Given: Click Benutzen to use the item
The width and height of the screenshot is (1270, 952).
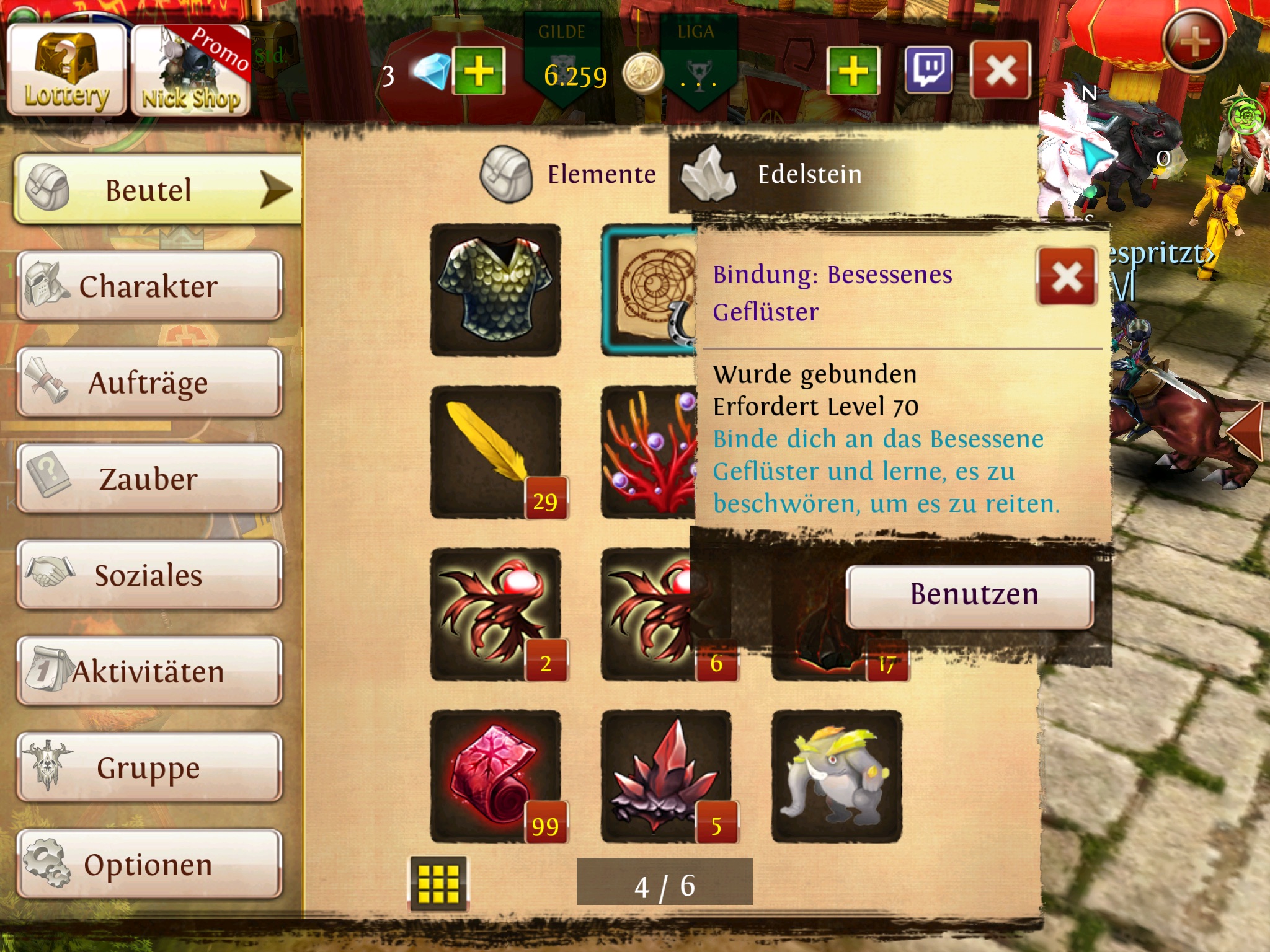Looking at the screenshot, I should (970, 595).
